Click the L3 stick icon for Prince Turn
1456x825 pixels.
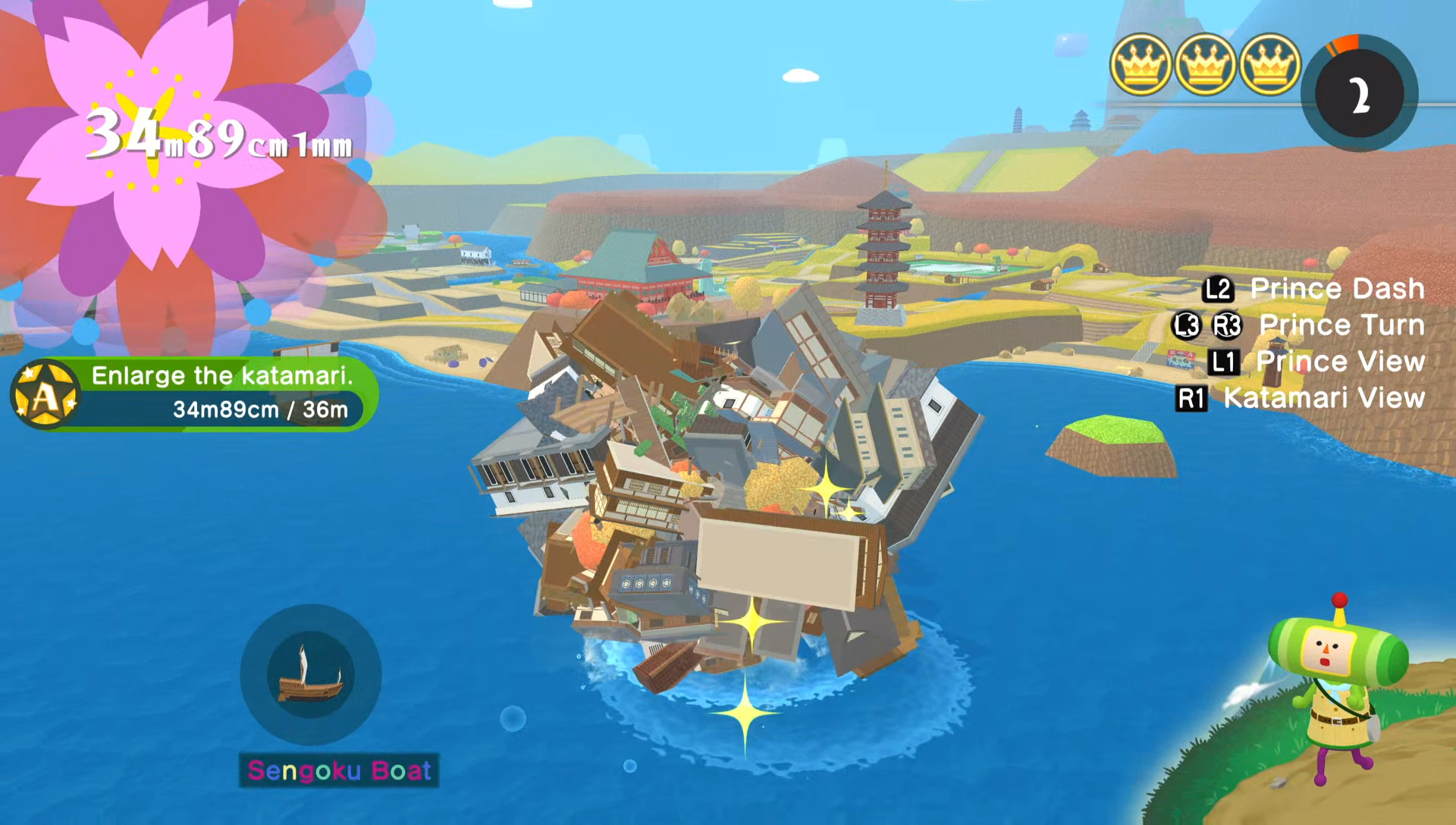[x=1186, y=325]
